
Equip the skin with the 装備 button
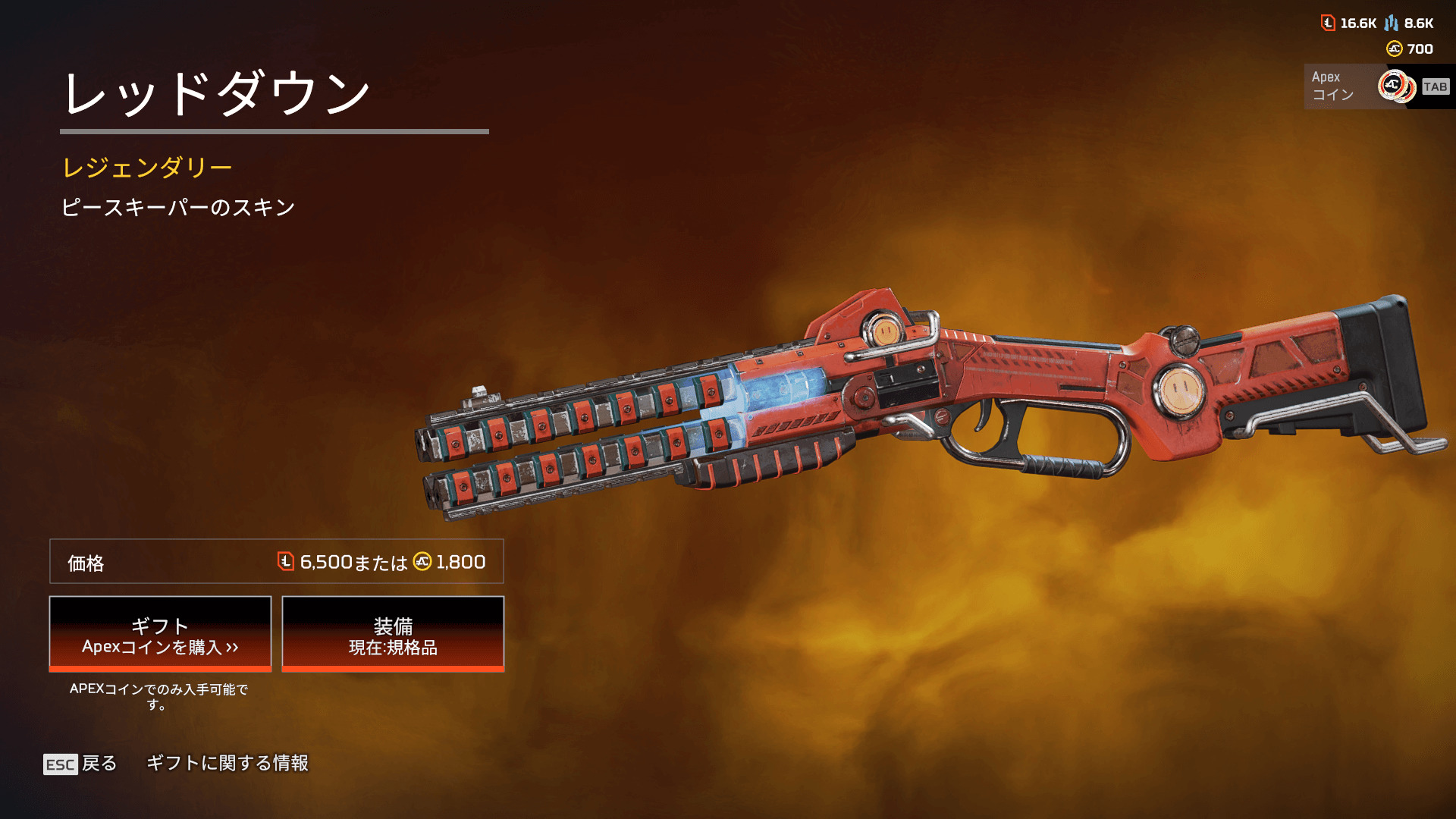393,634
